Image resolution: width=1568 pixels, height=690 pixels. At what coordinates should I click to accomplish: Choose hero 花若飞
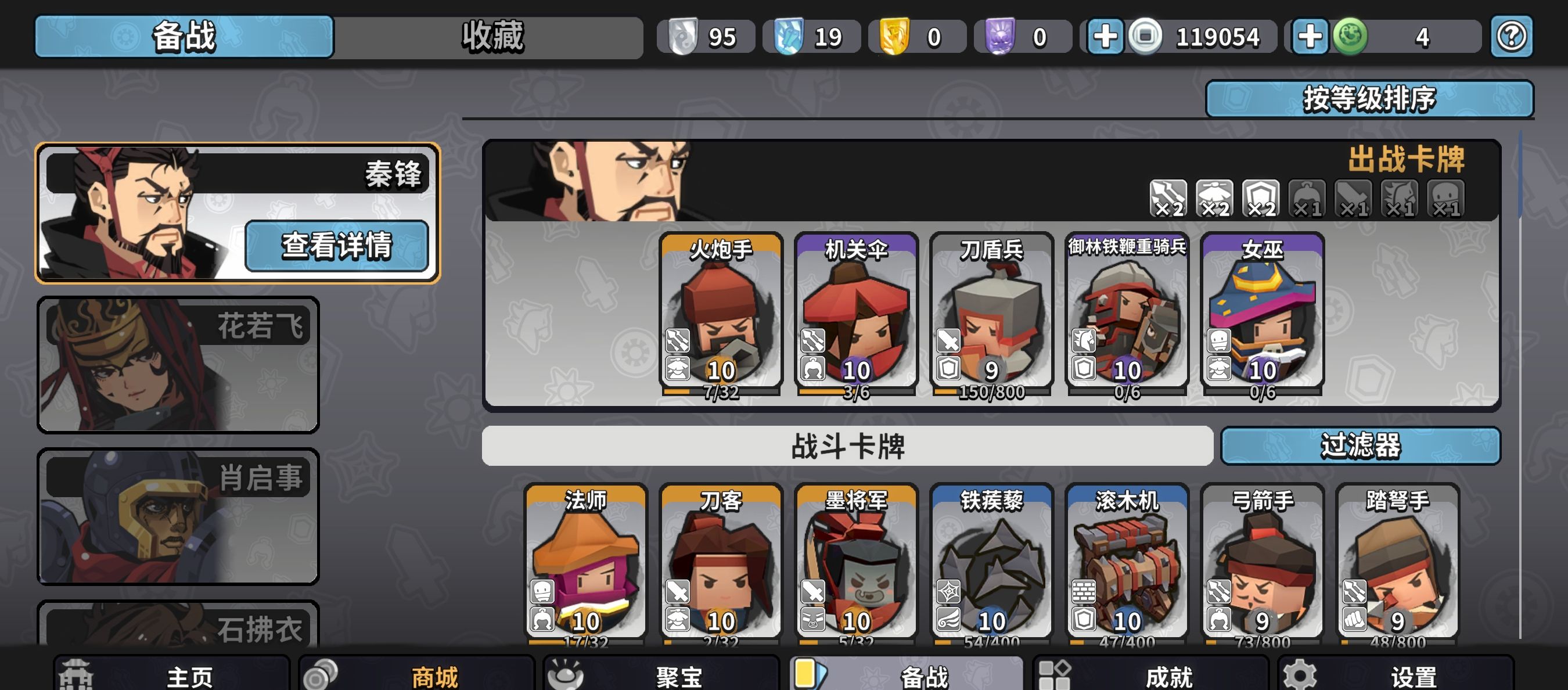(178, 364)
